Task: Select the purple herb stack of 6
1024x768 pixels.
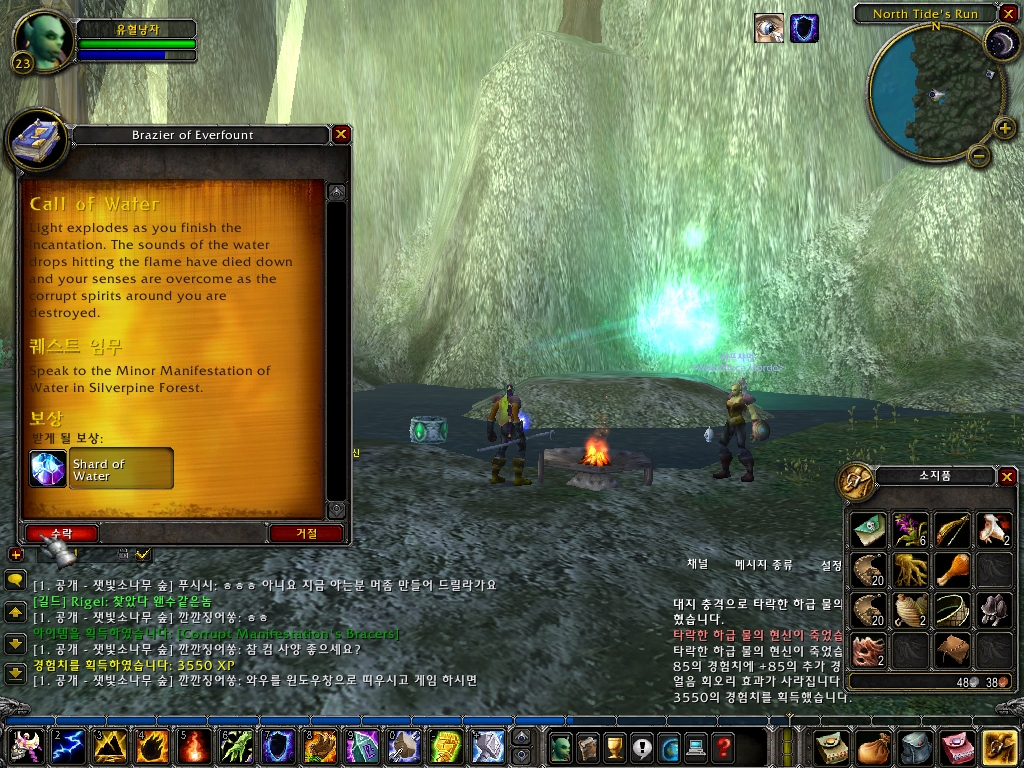Action: click(x=911, y=530)
